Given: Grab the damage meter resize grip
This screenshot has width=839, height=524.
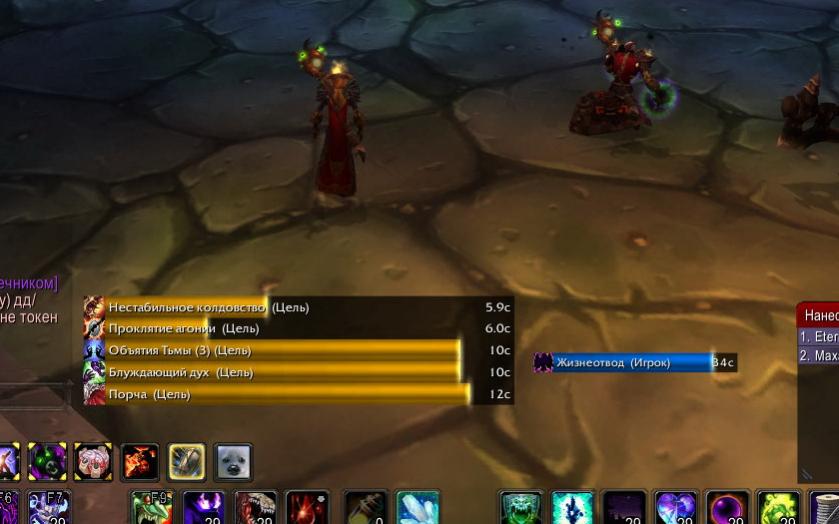Looking at the screenshot, I should (806, 475).
